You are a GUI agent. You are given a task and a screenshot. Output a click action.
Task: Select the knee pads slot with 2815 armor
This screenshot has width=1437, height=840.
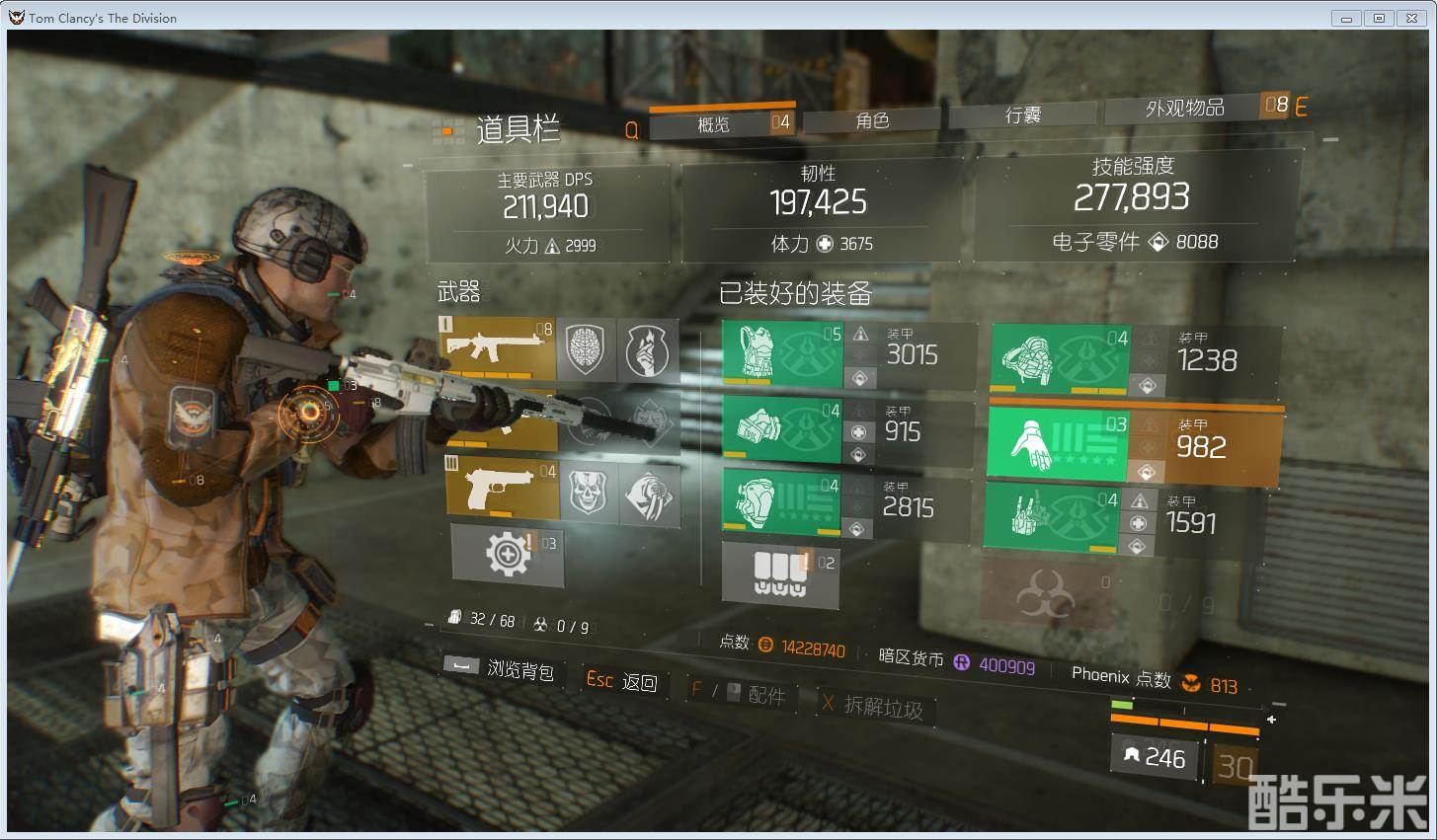(781, 503)
